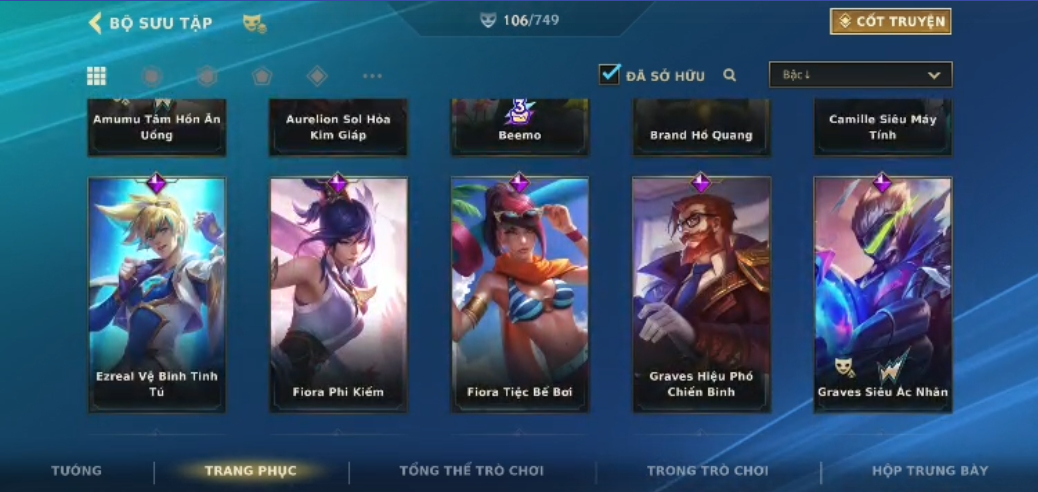Switch to the Tổng Thể Trò Chơi tab
1038x492 pixels.
[471, 471]
